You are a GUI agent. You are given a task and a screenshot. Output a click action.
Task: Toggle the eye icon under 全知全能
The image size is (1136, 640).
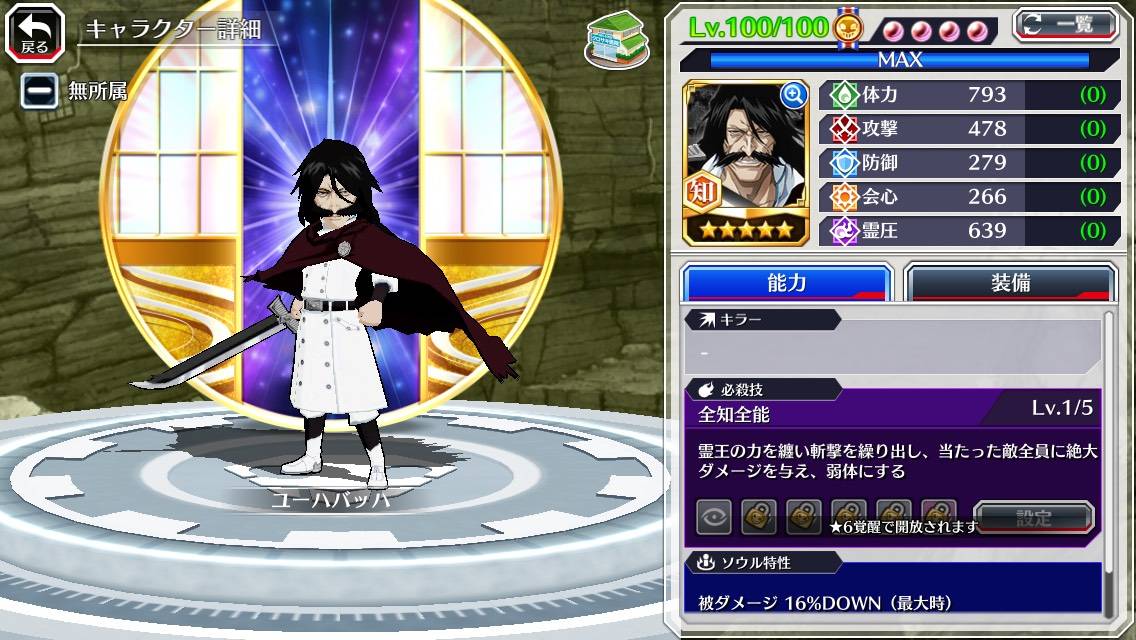click(x=714, y=516)
